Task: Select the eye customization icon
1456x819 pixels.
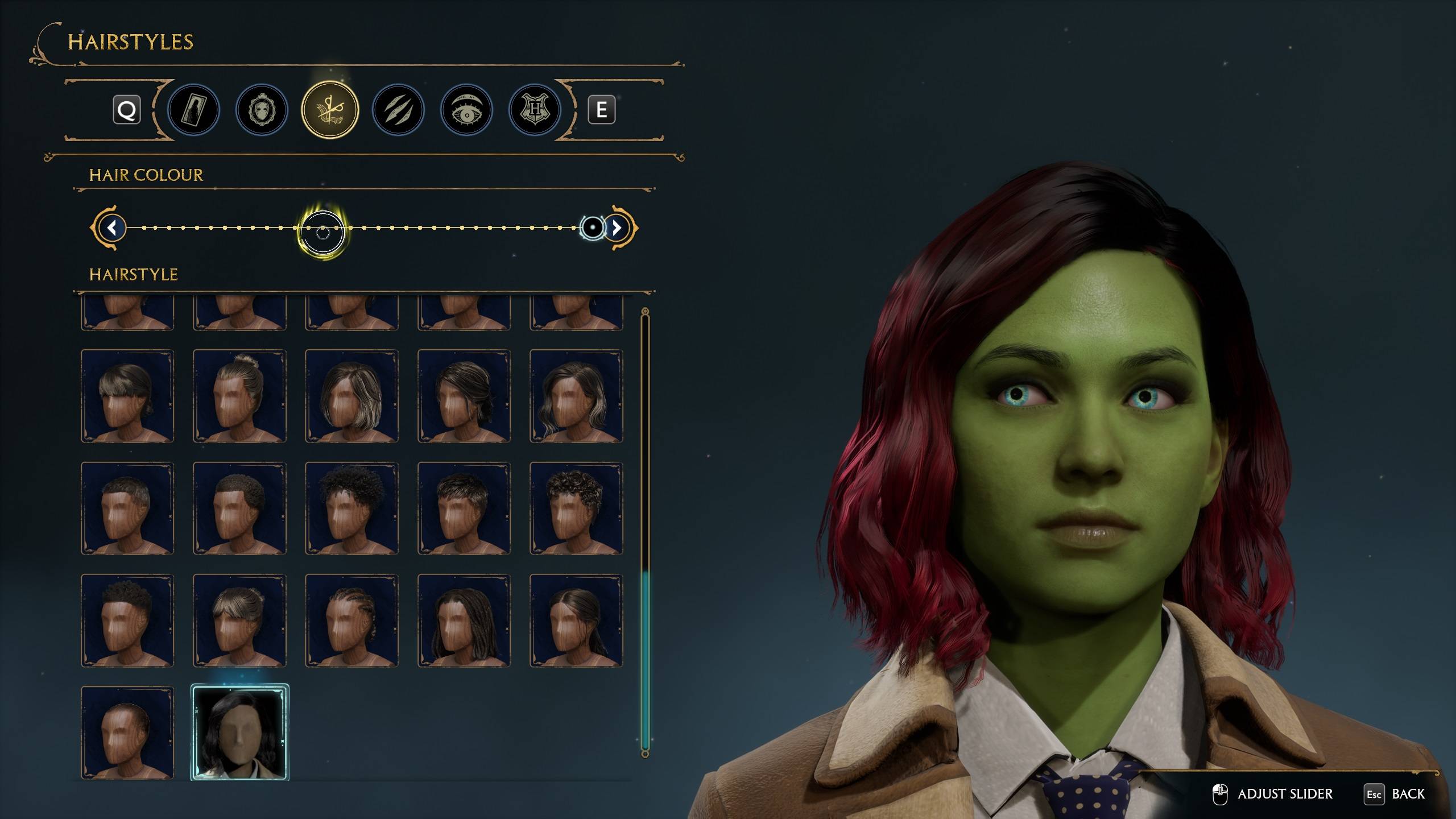Action: pos(465,110)
